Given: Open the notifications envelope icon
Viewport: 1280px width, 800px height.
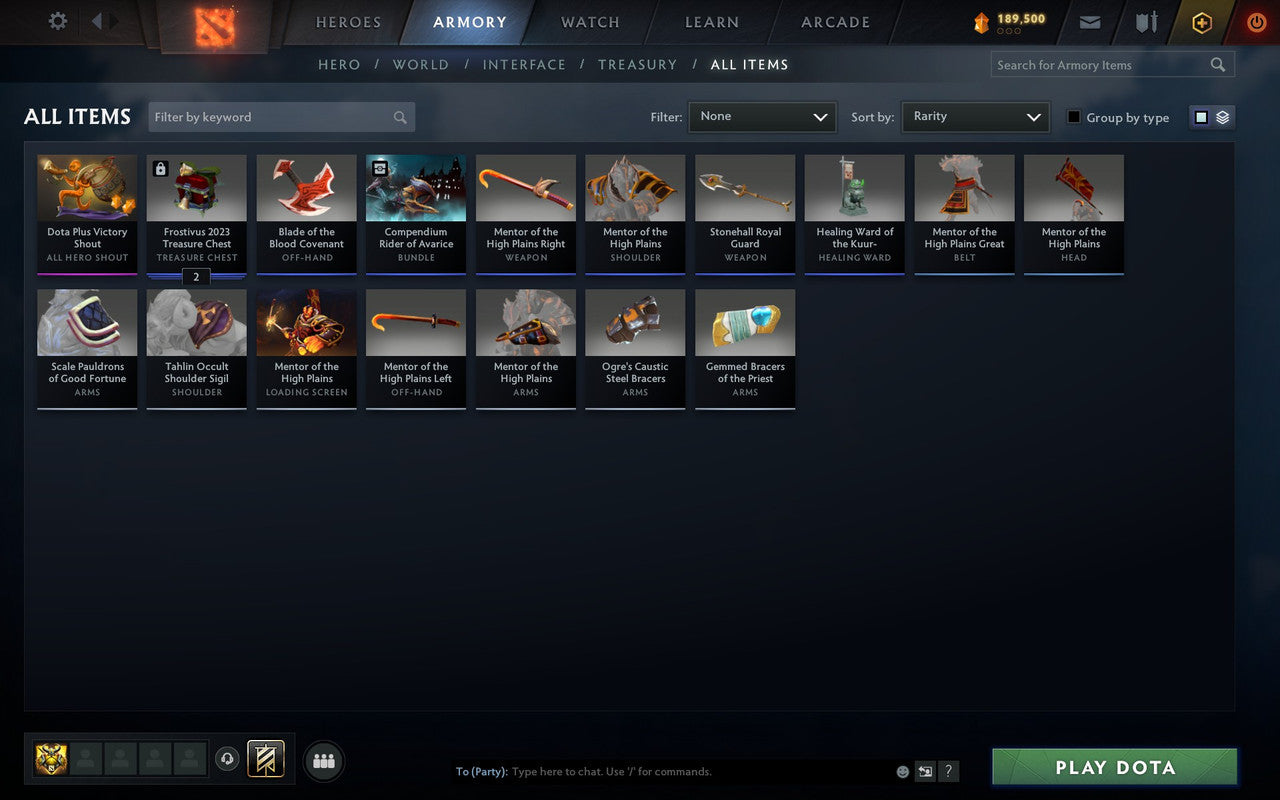Looking at the screenshot, I should click(x=1089, y=22).
